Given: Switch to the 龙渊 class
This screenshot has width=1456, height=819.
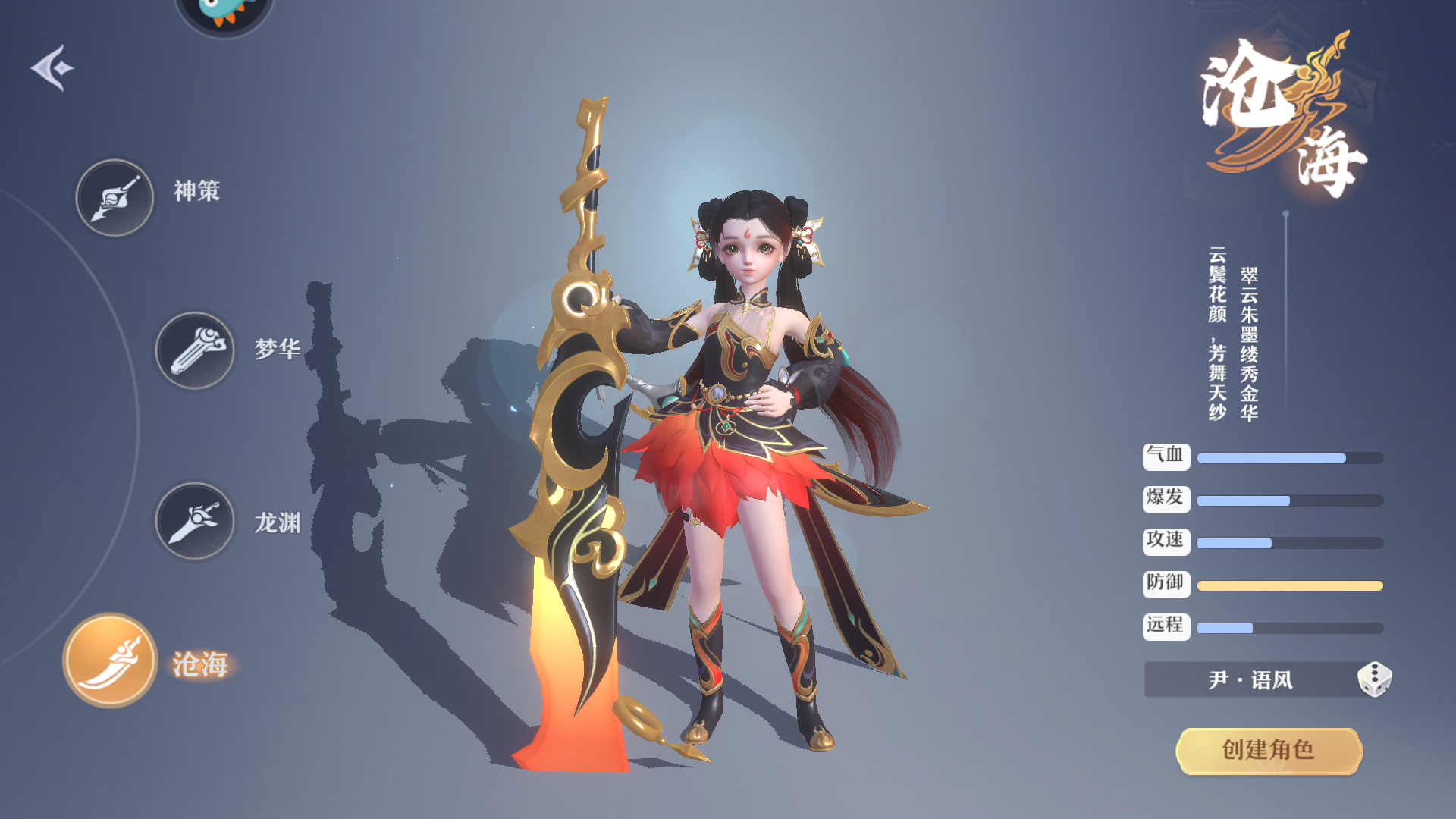Looking at the screenshot, I should tap(195, 521).
